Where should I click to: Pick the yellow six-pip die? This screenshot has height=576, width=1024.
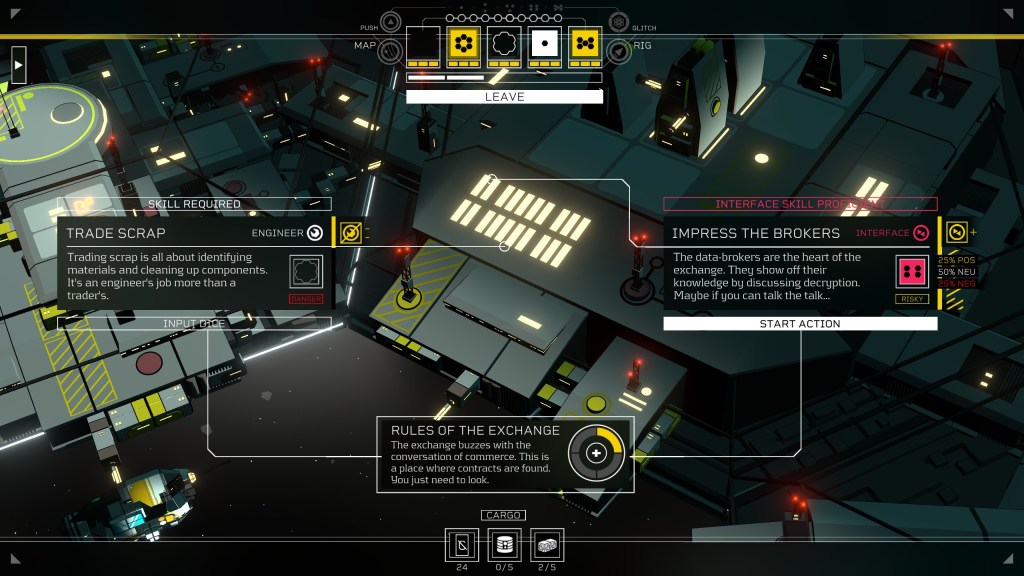pyautogui.click(x=463, y=44)
